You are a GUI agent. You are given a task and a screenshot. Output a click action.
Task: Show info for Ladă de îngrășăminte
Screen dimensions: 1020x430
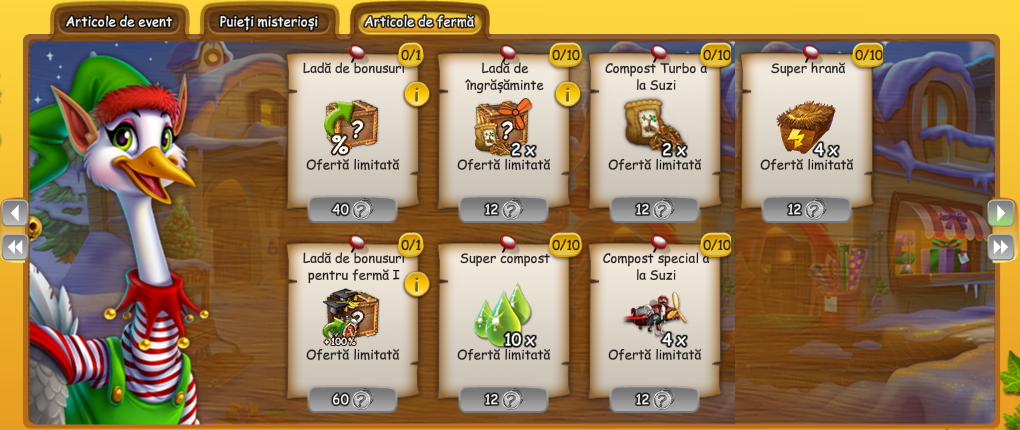(x=567, y=94)
